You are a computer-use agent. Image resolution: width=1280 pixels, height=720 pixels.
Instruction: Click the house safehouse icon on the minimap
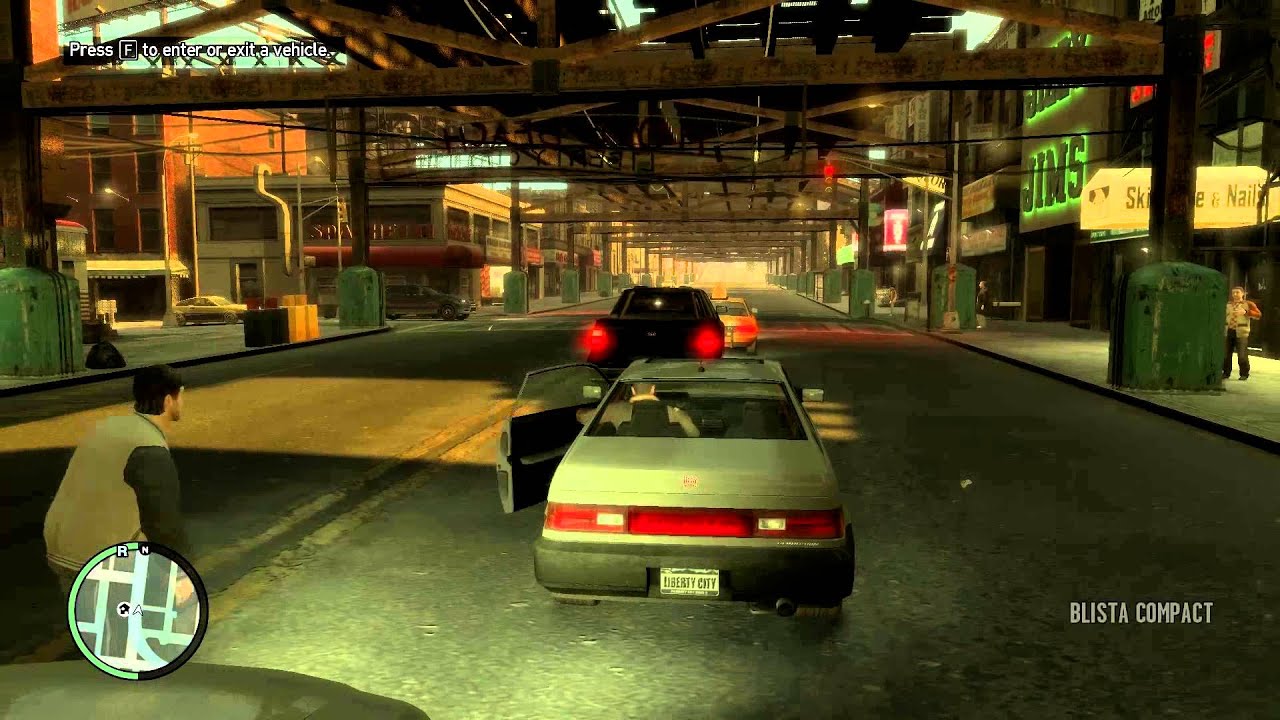(x=123, y=609)
